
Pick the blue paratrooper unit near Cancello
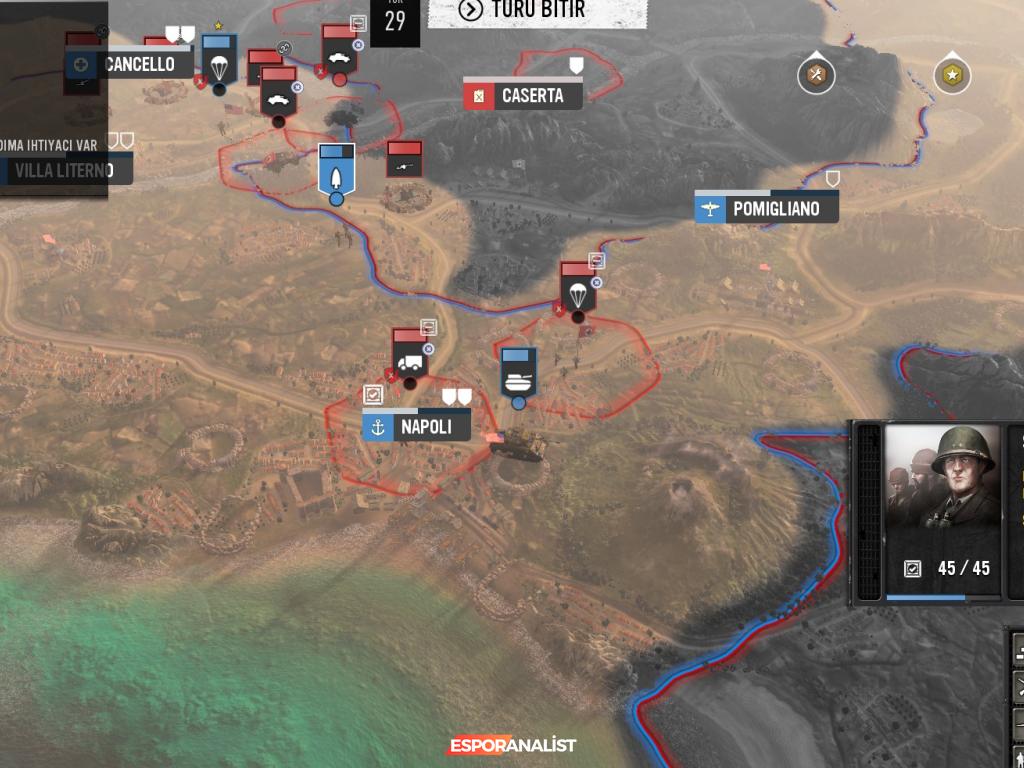pyautogui.click(x=218, y=62)
